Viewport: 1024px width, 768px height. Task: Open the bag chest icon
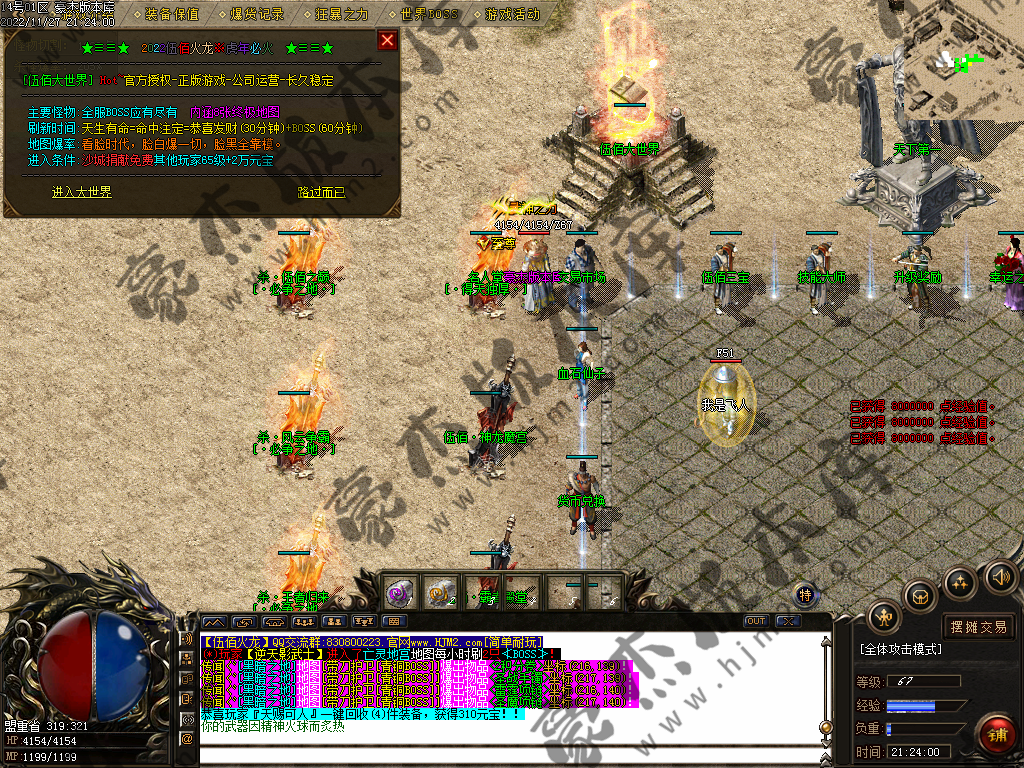(x=920, y=597)
